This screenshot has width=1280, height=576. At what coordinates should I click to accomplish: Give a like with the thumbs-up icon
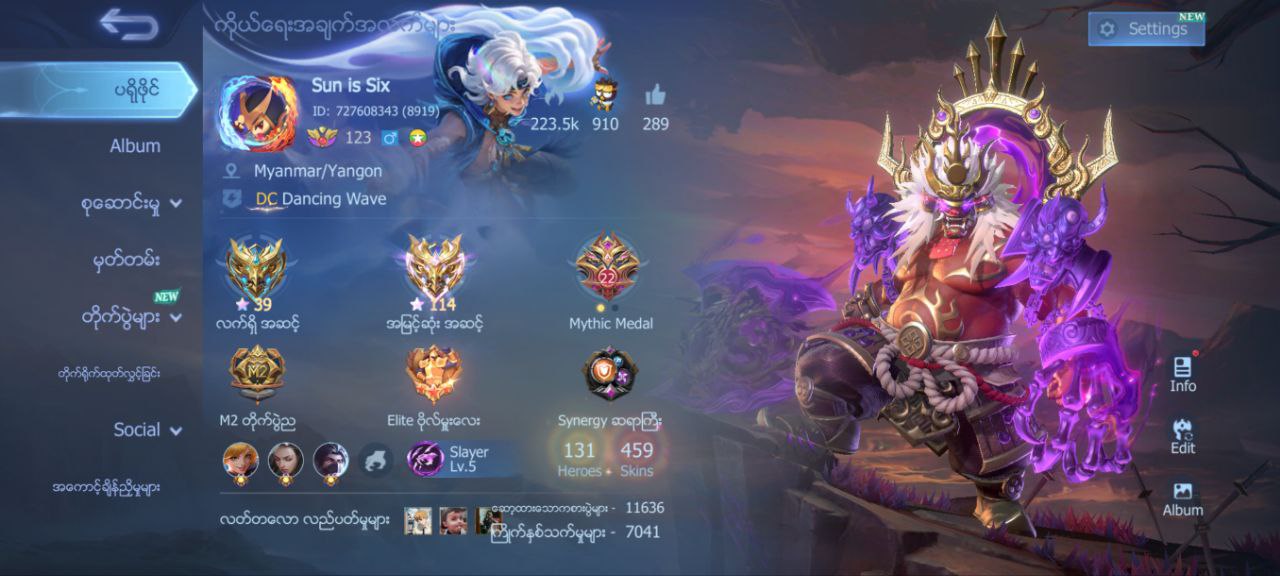coord(655,96)
